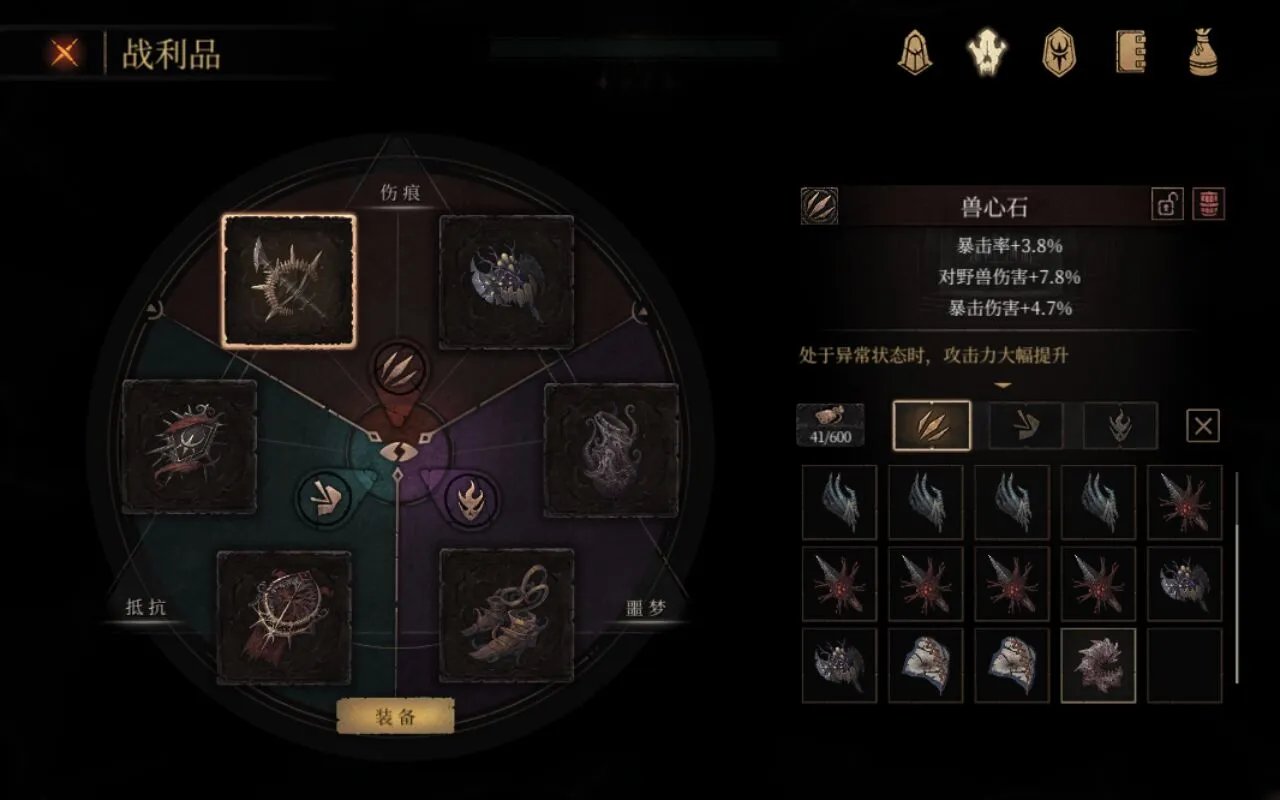Close the trophy list with the square X
This screenshot has width=1280, height=800.
coord(1203,426)
